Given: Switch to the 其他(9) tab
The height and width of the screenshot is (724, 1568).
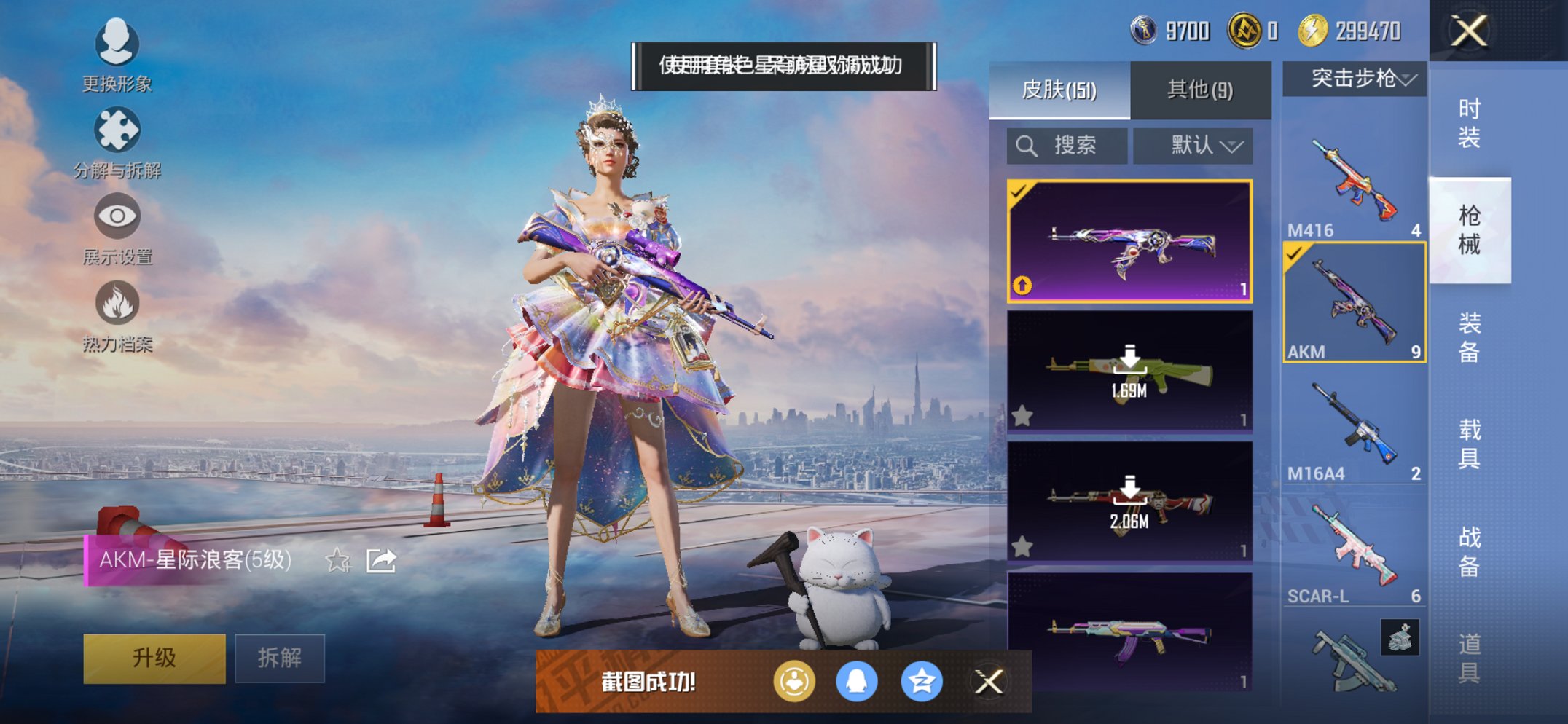Looking at the screenshot, I should click(1199, 90).
